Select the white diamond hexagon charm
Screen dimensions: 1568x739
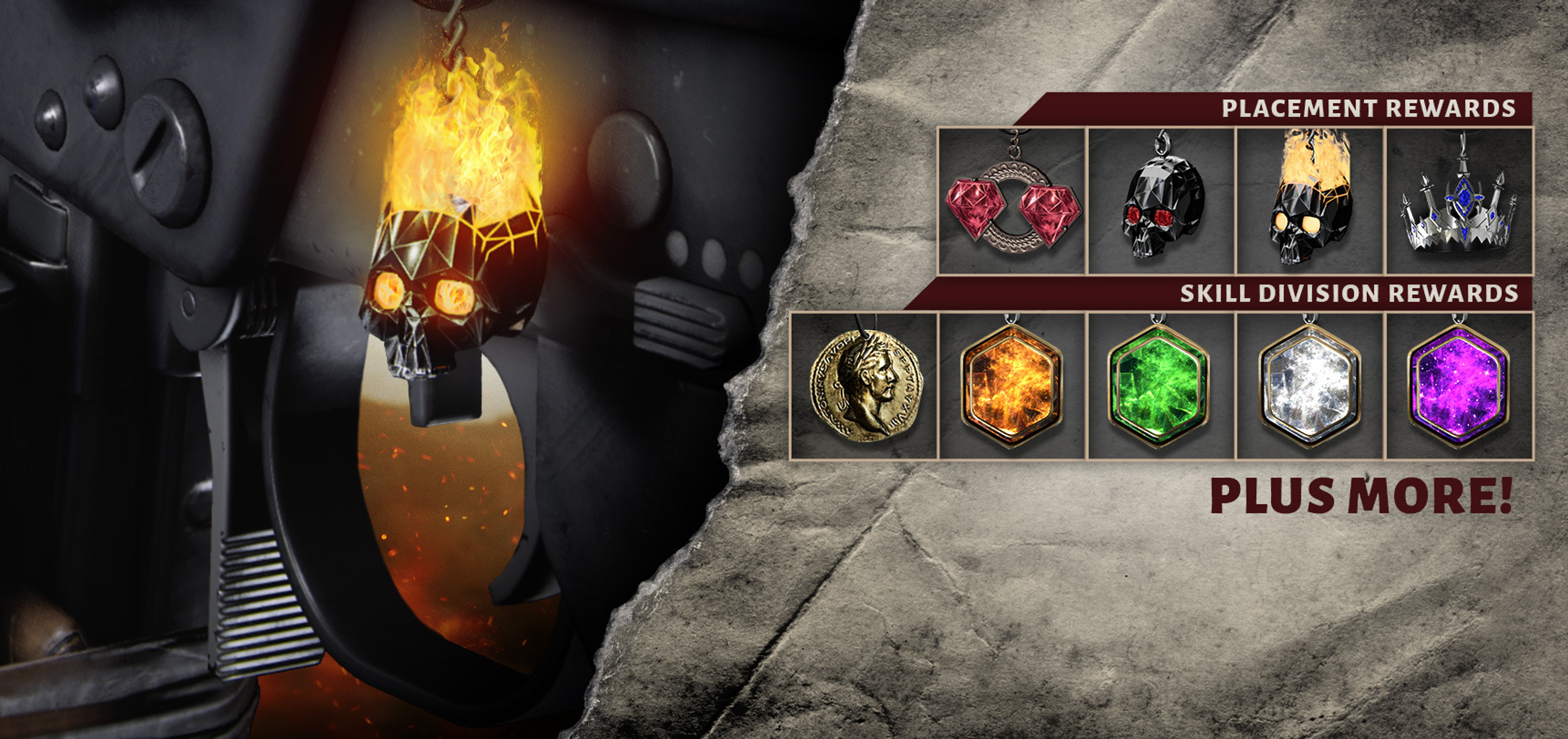(1310, 386)
